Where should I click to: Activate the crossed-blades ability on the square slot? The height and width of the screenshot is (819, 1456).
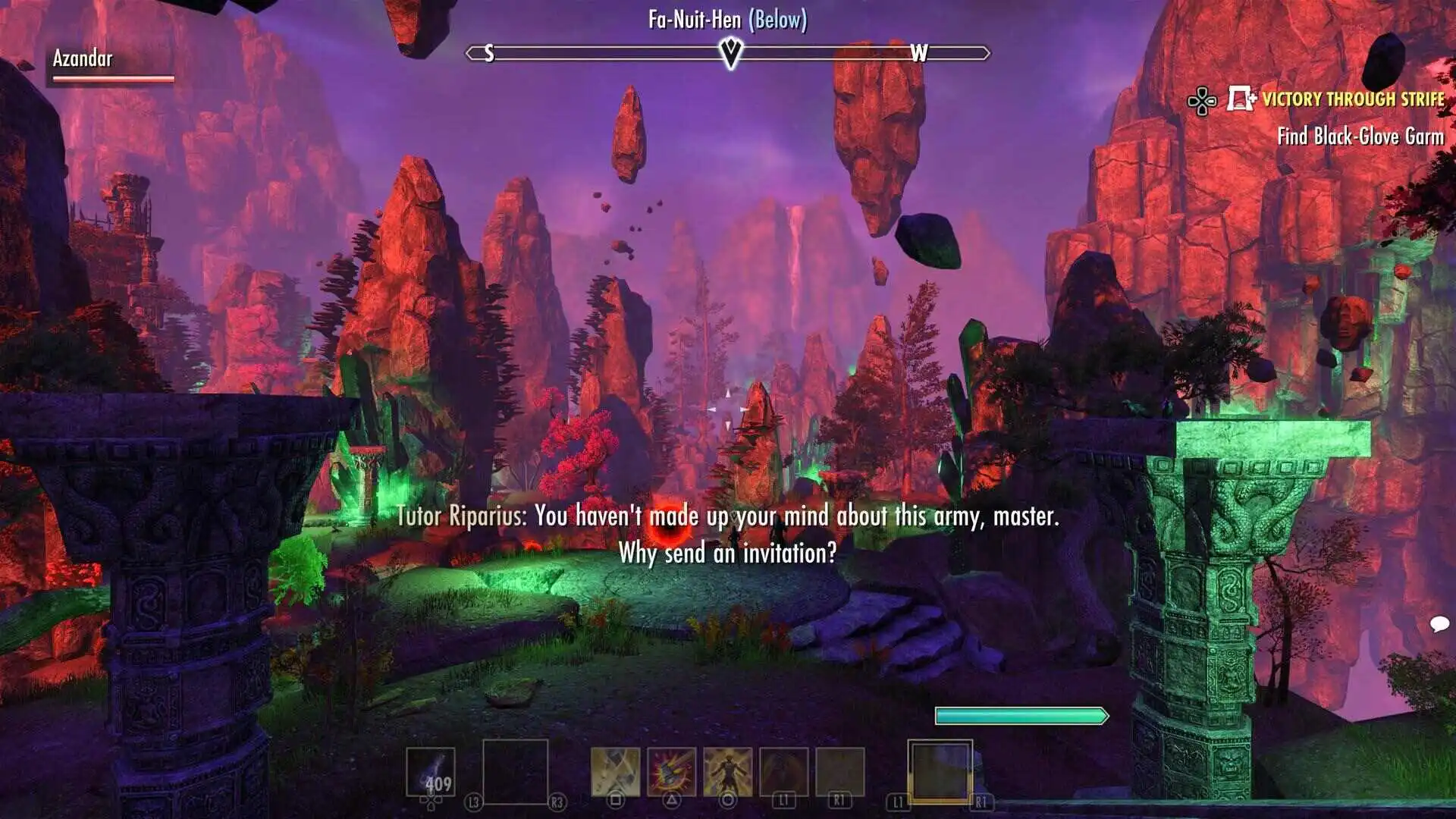(615, 772)
